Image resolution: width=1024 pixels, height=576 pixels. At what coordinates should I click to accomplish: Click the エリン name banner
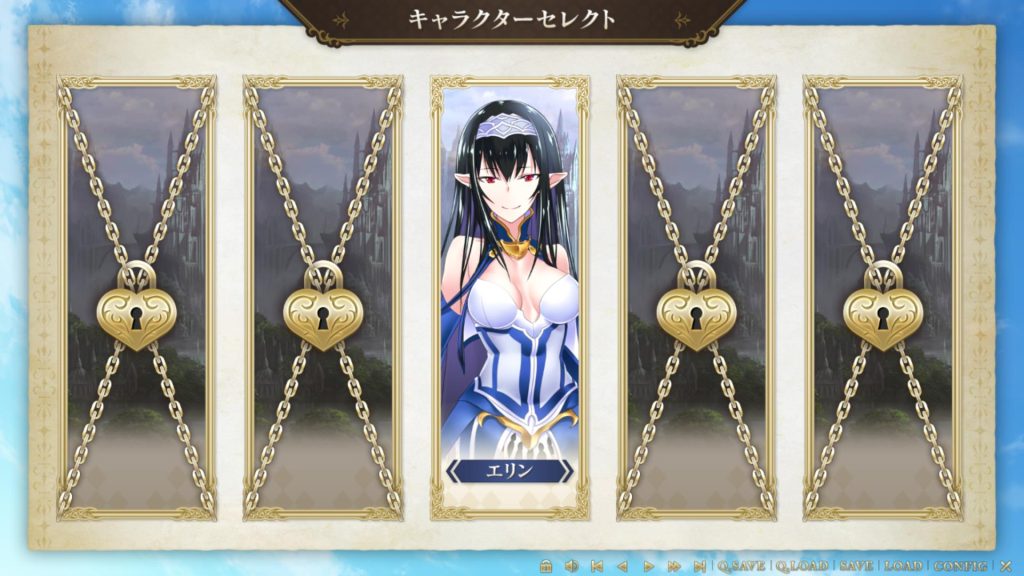(x=509, y=471)
